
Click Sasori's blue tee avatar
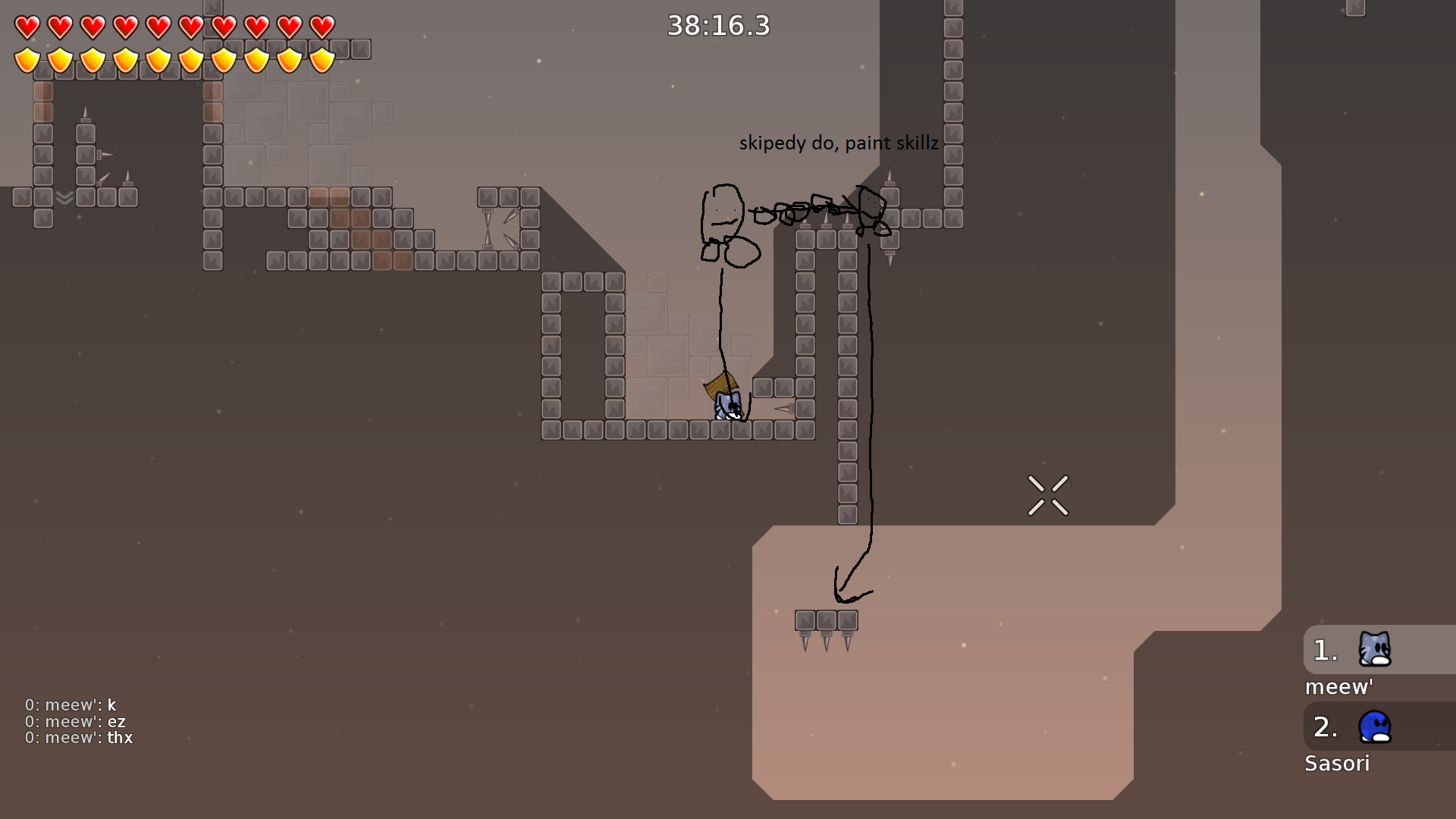click(1376, 726)
